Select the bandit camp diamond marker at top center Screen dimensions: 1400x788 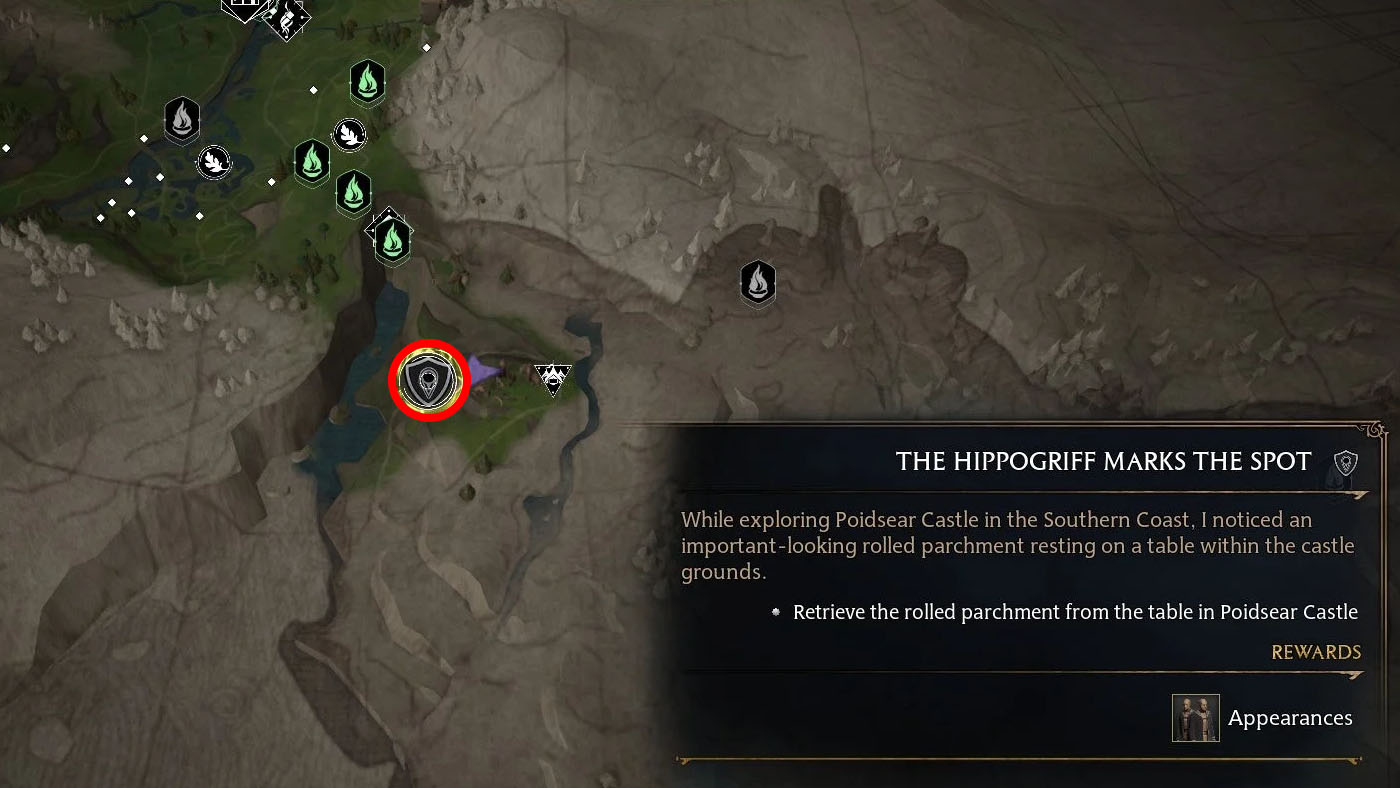click(288, 20)
